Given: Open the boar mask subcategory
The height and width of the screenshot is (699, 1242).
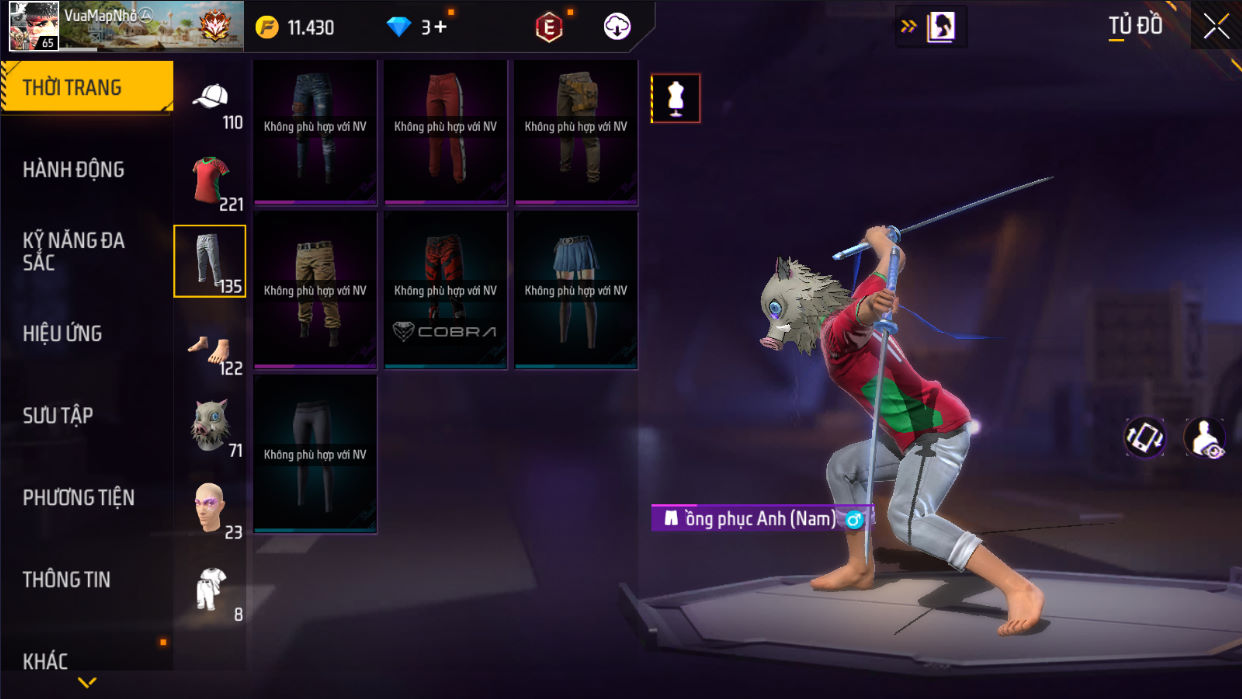Looking at the screenshot, I should pyautogui.click(x=210, y=427).
